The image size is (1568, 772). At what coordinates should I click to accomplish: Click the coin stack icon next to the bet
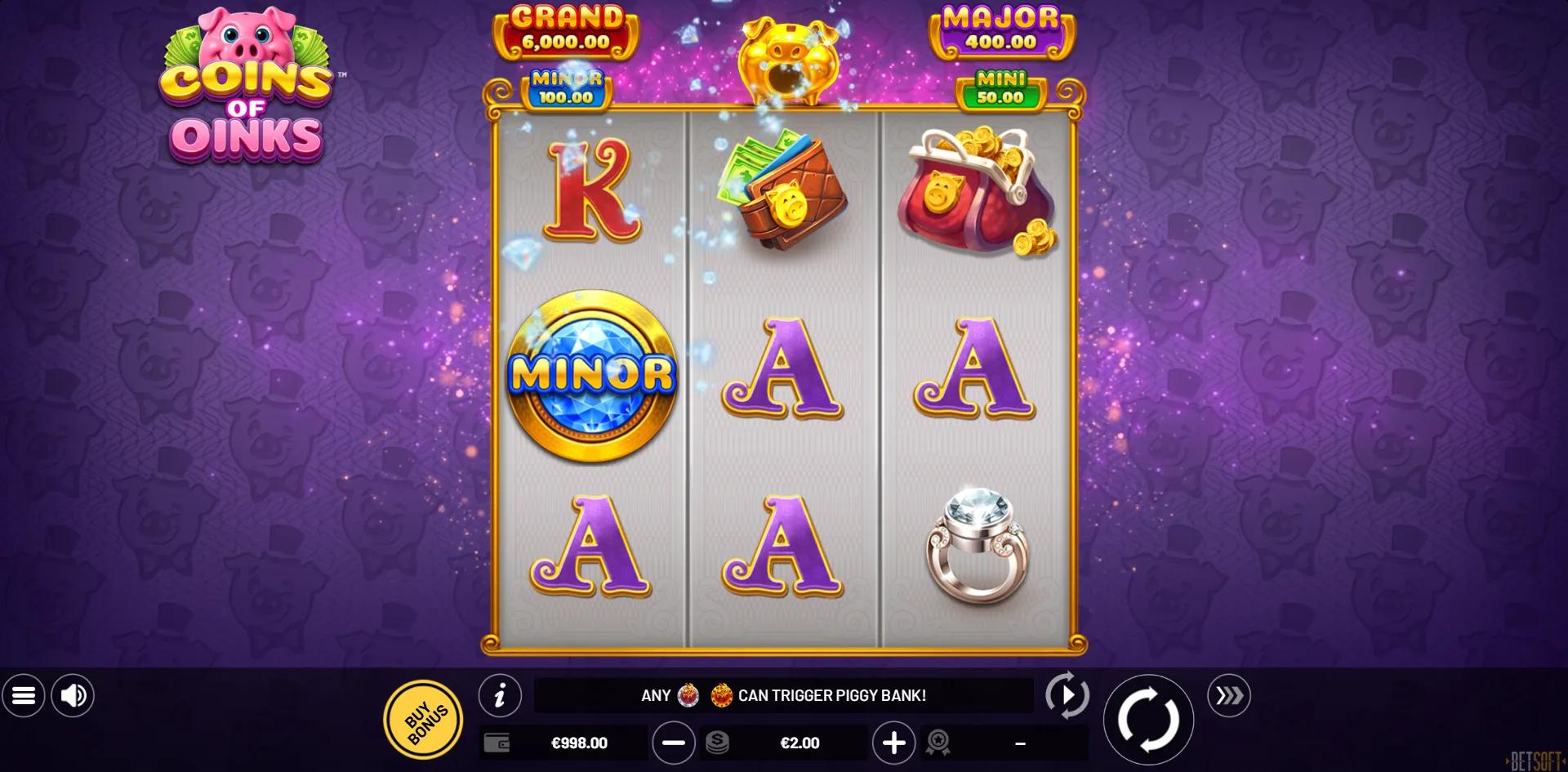719,743
